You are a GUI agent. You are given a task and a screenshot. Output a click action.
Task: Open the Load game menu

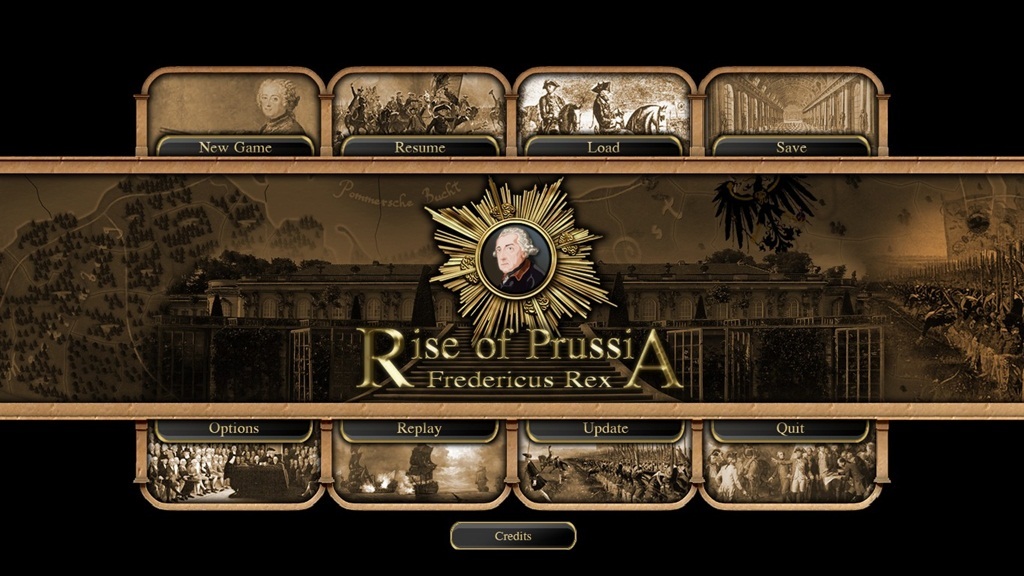[604, 147]
